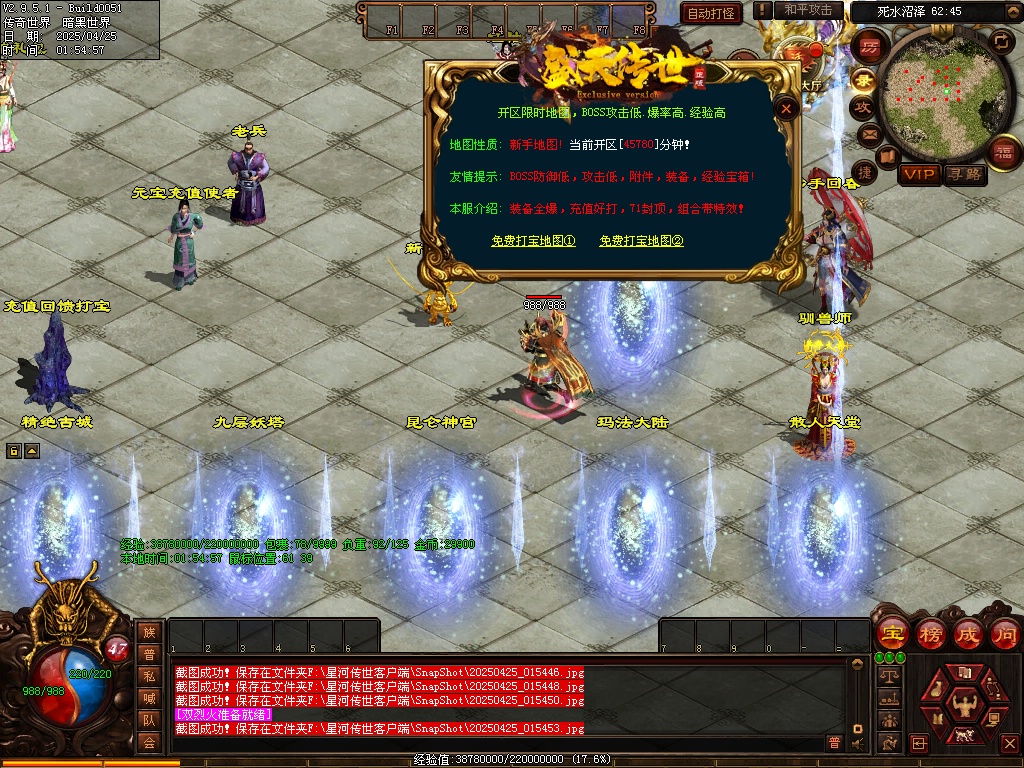Open the 福 welfare icon

coord(1004,151)
